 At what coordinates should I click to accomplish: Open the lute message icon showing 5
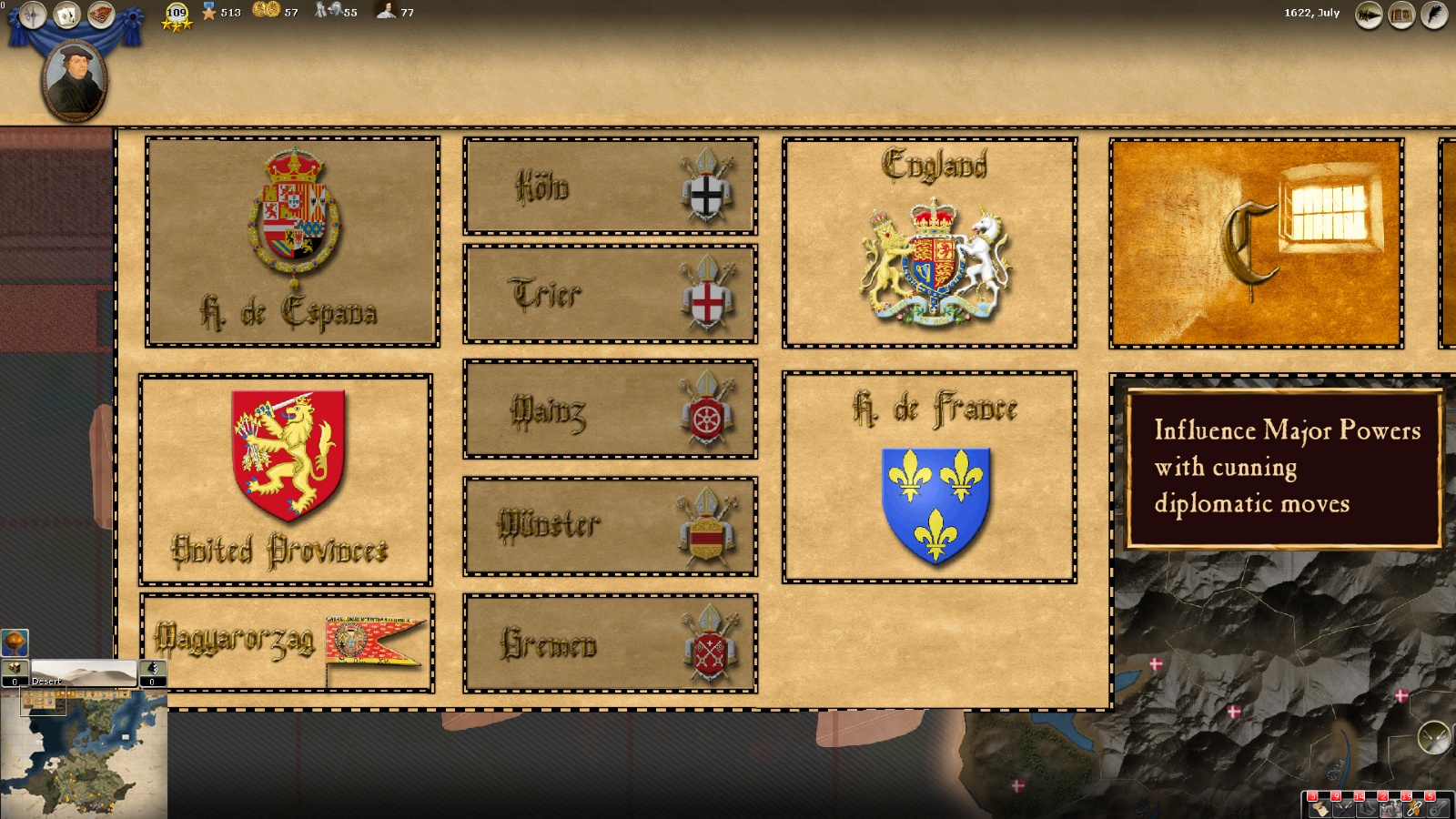click(1438, 808)
